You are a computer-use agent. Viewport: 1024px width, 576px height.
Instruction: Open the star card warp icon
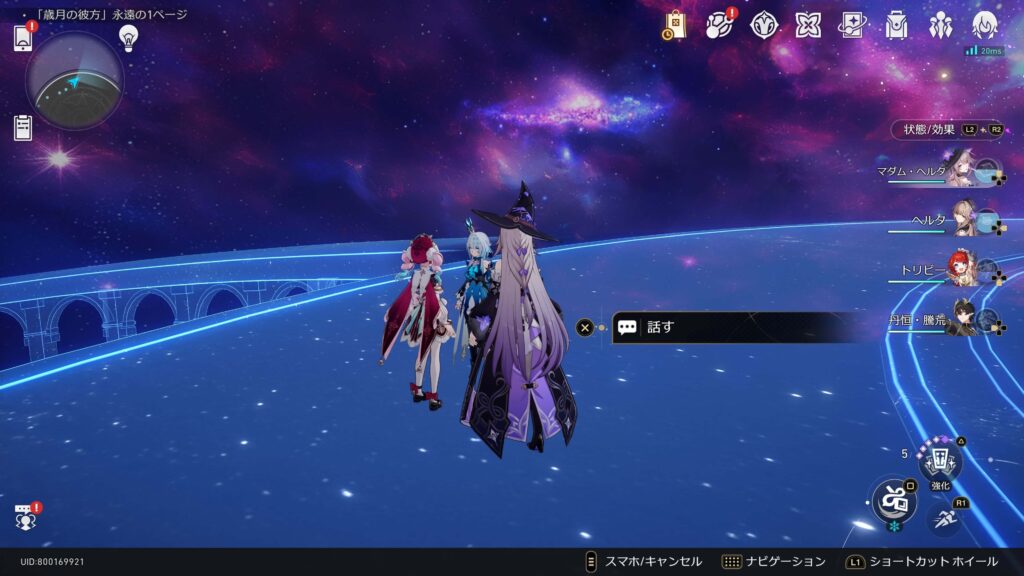(852, 26)
